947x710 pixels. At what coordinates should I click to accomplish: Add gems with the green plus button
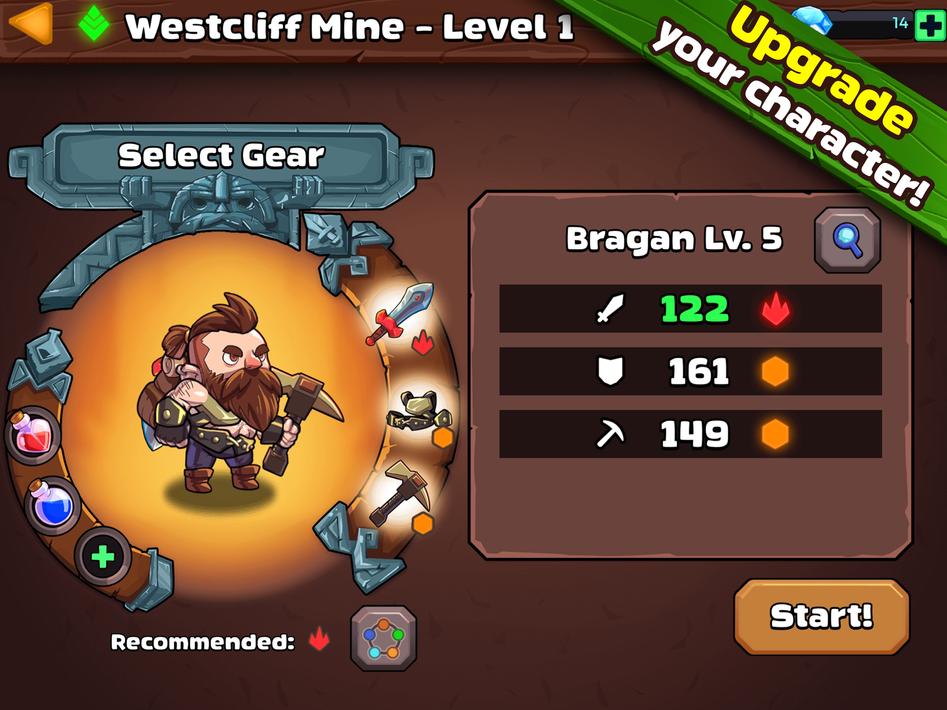pos(930,24)
